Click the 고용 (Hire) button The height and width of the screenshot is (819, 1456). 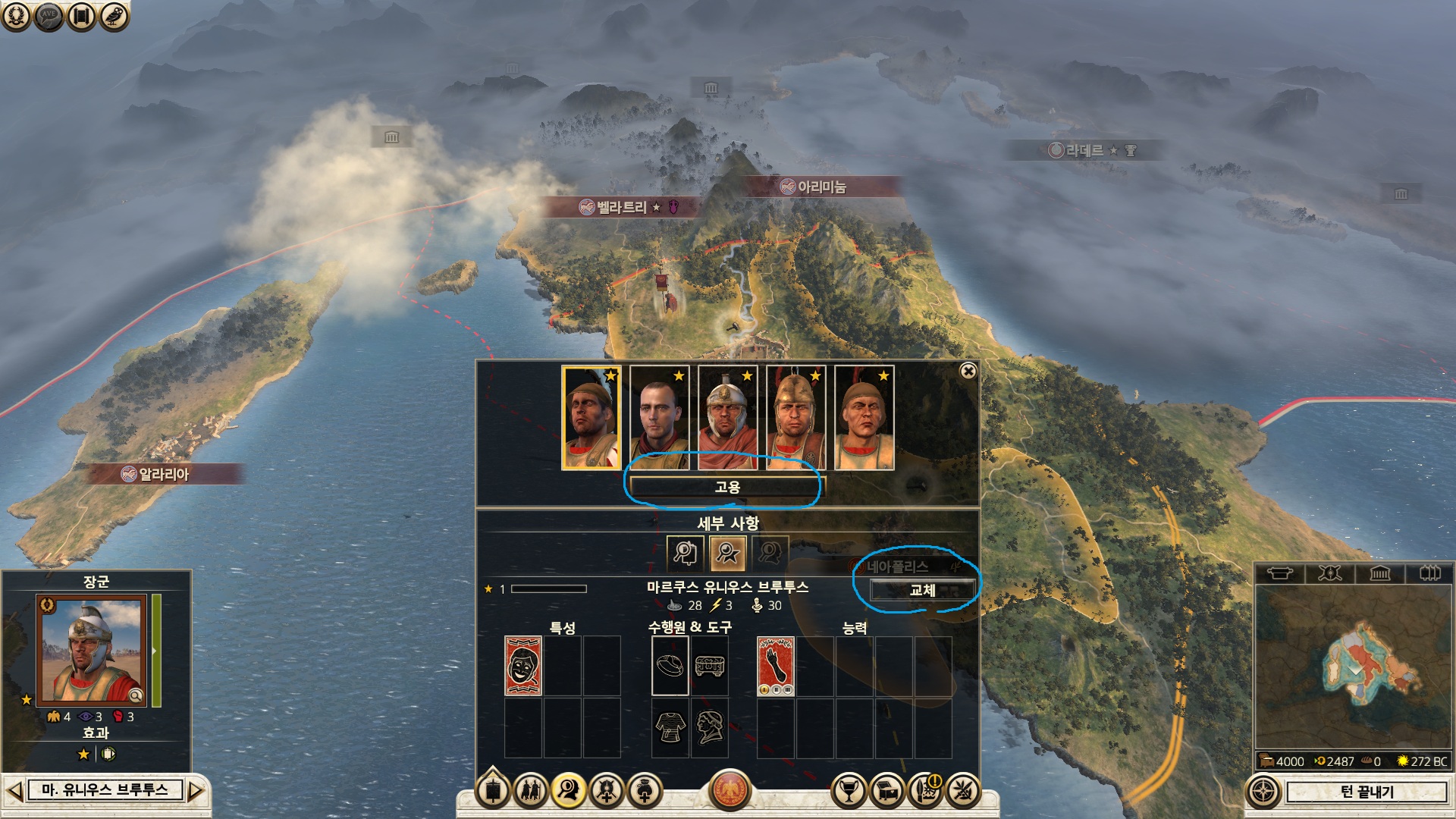pos(726,487)
